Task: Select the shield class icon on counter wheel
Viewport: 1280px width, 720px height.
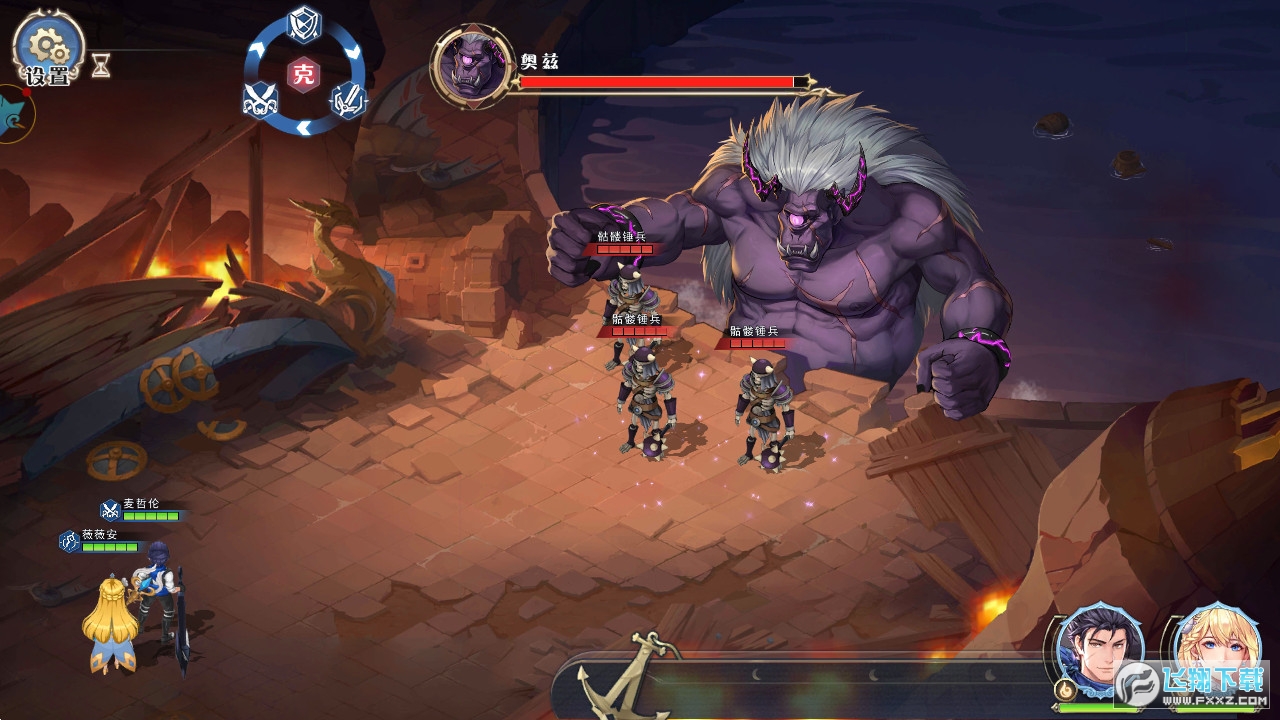Action: tap(303, 24)
